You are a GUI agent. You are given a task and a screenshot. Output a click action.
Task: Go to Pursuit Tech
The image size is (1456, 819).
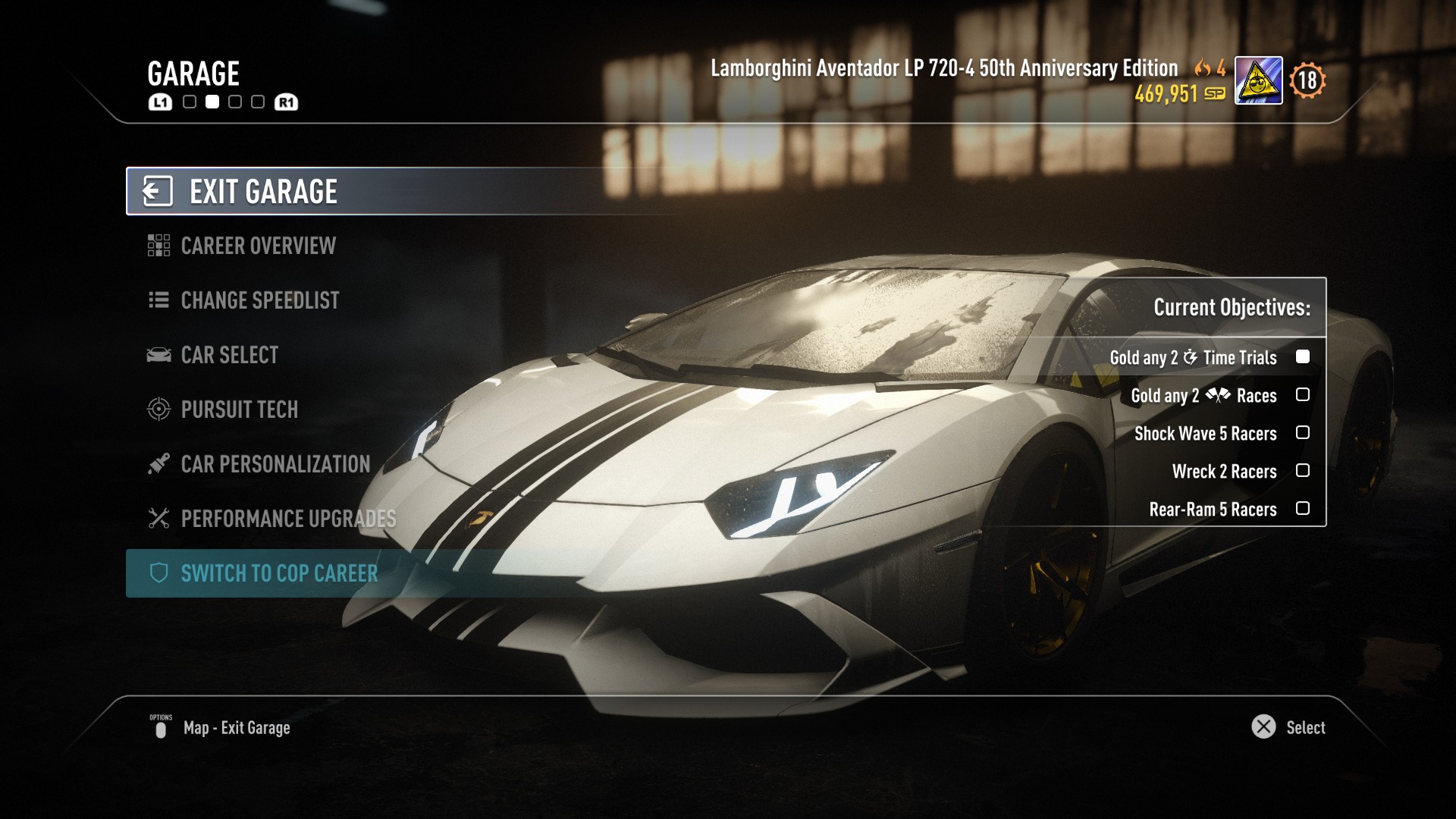click(x=239, y=409)
